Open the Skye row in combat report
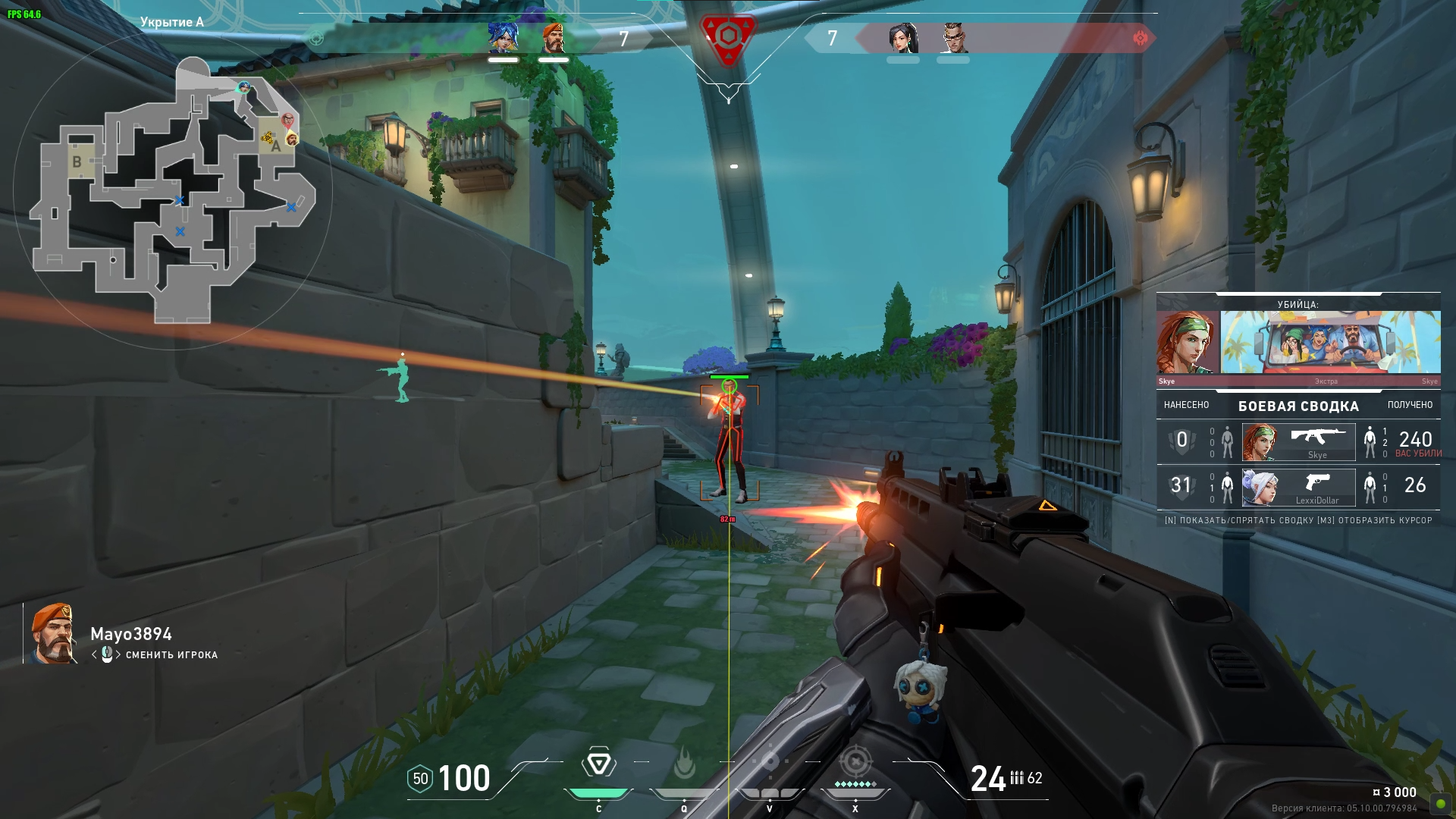The width and height of the screenshot is (1456, 819). 1298,442
